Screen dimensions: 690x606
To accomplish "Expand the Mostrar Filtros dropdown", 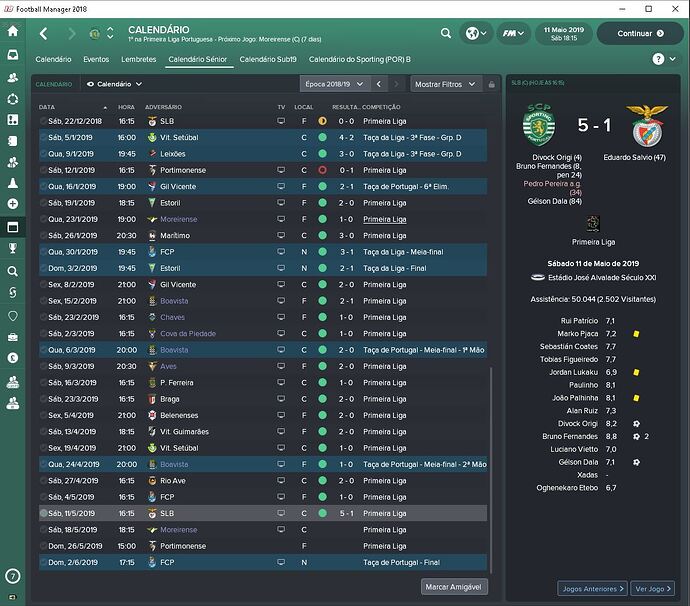I will coord(446,85).
